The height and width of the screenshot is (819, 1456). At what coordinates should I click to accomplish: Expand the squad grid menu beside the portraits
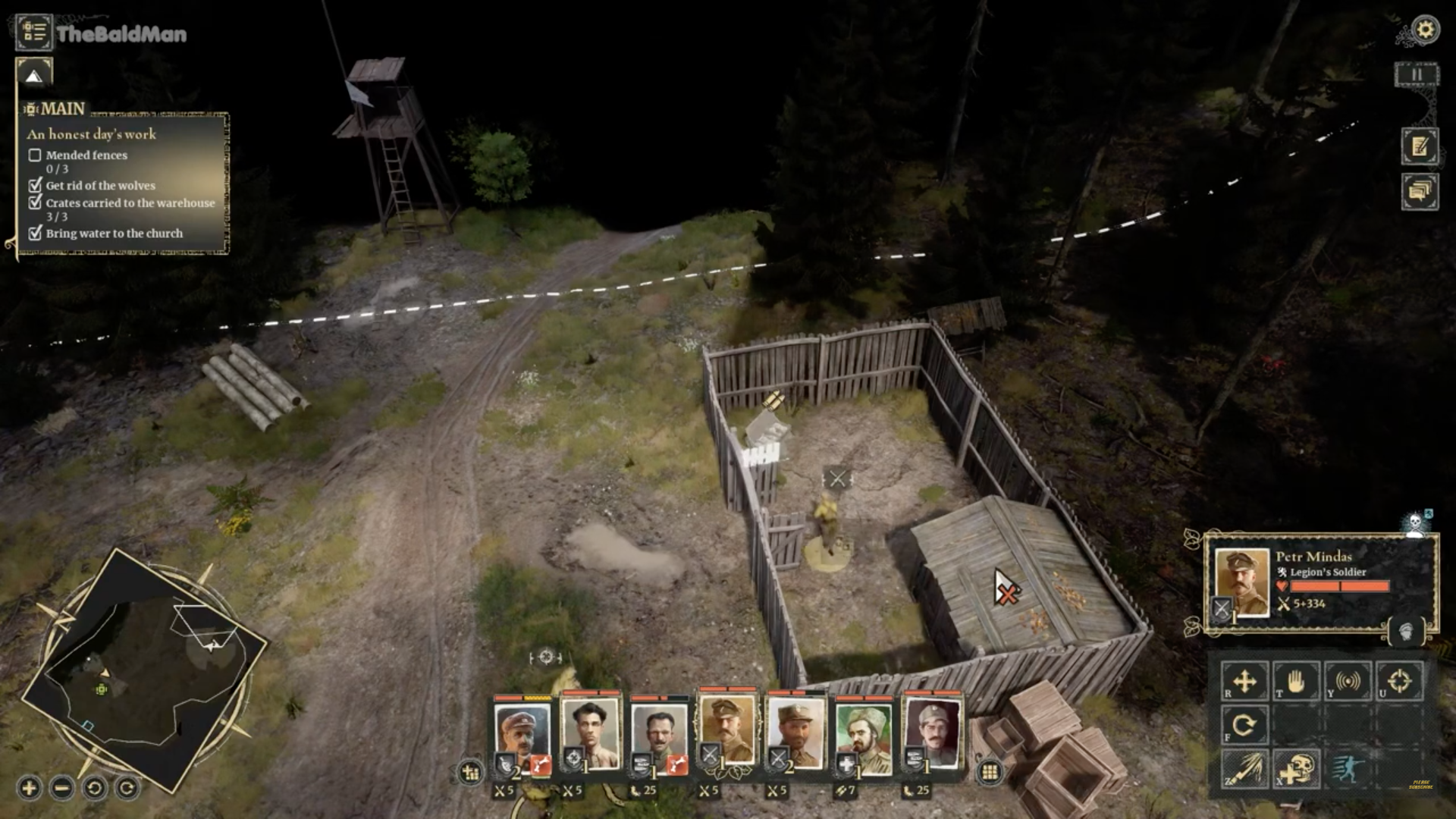pyautogui.click(x=991, y=771)
